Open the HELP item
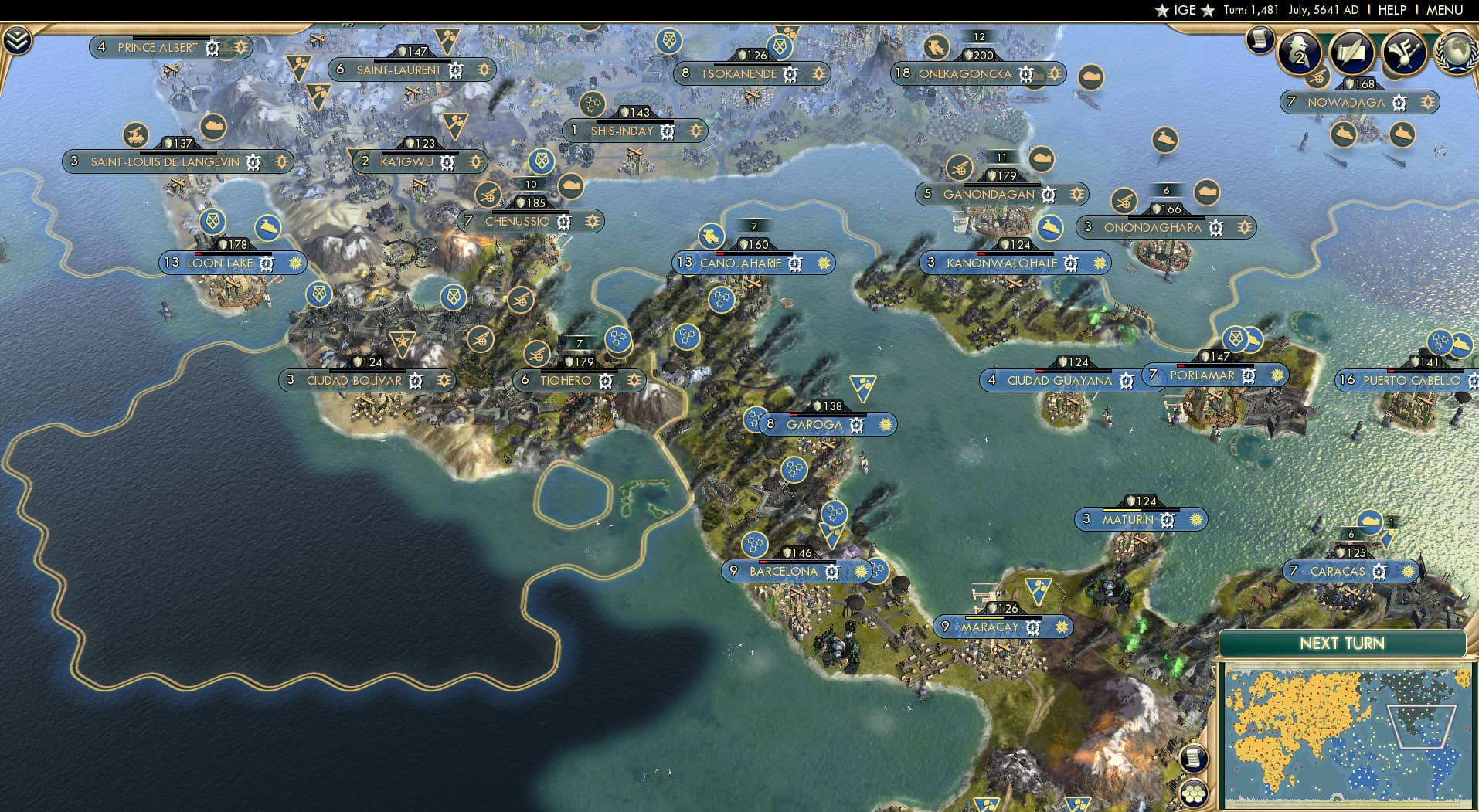Screen dimensions: 1479x812 coord(1391,10)
